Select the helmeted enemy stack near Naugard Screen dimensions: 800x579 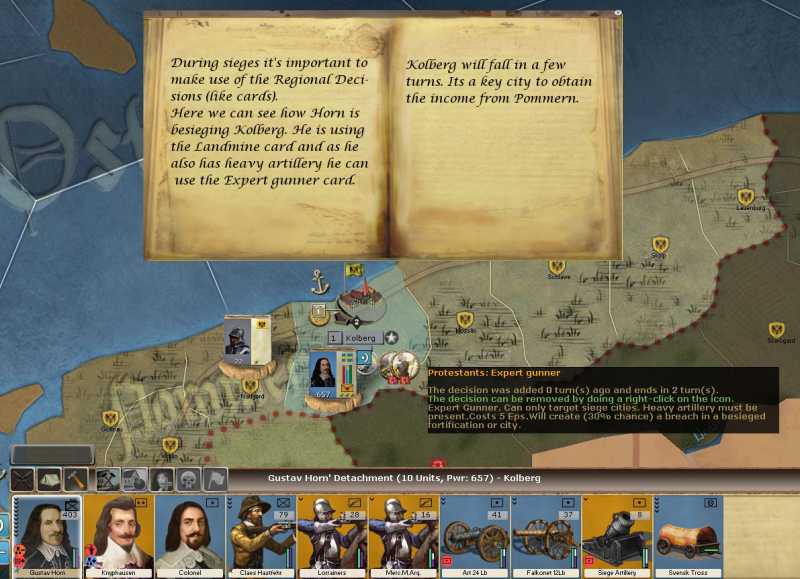point(238,340)
